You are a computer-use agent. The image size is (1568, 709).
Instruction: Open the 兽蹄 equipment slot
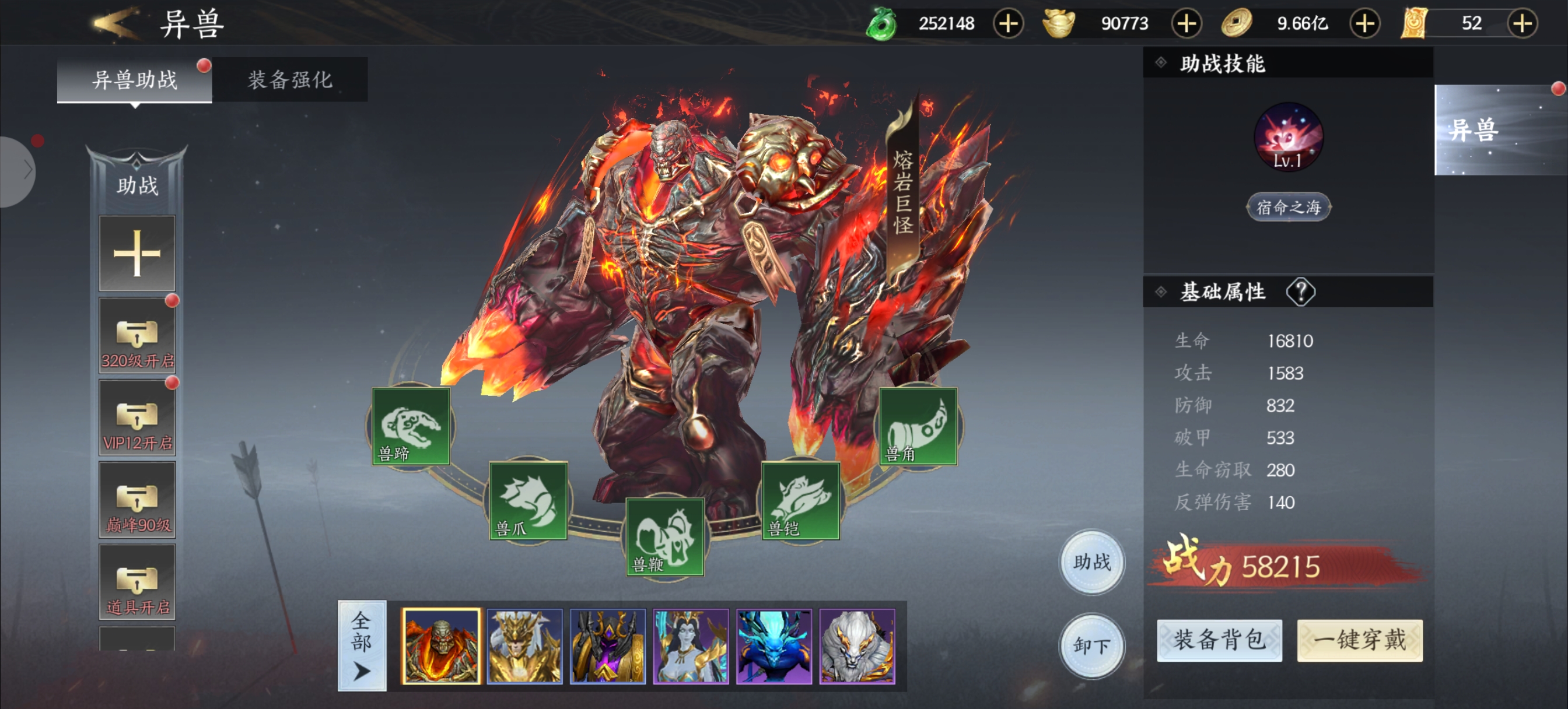pos(411,427)
